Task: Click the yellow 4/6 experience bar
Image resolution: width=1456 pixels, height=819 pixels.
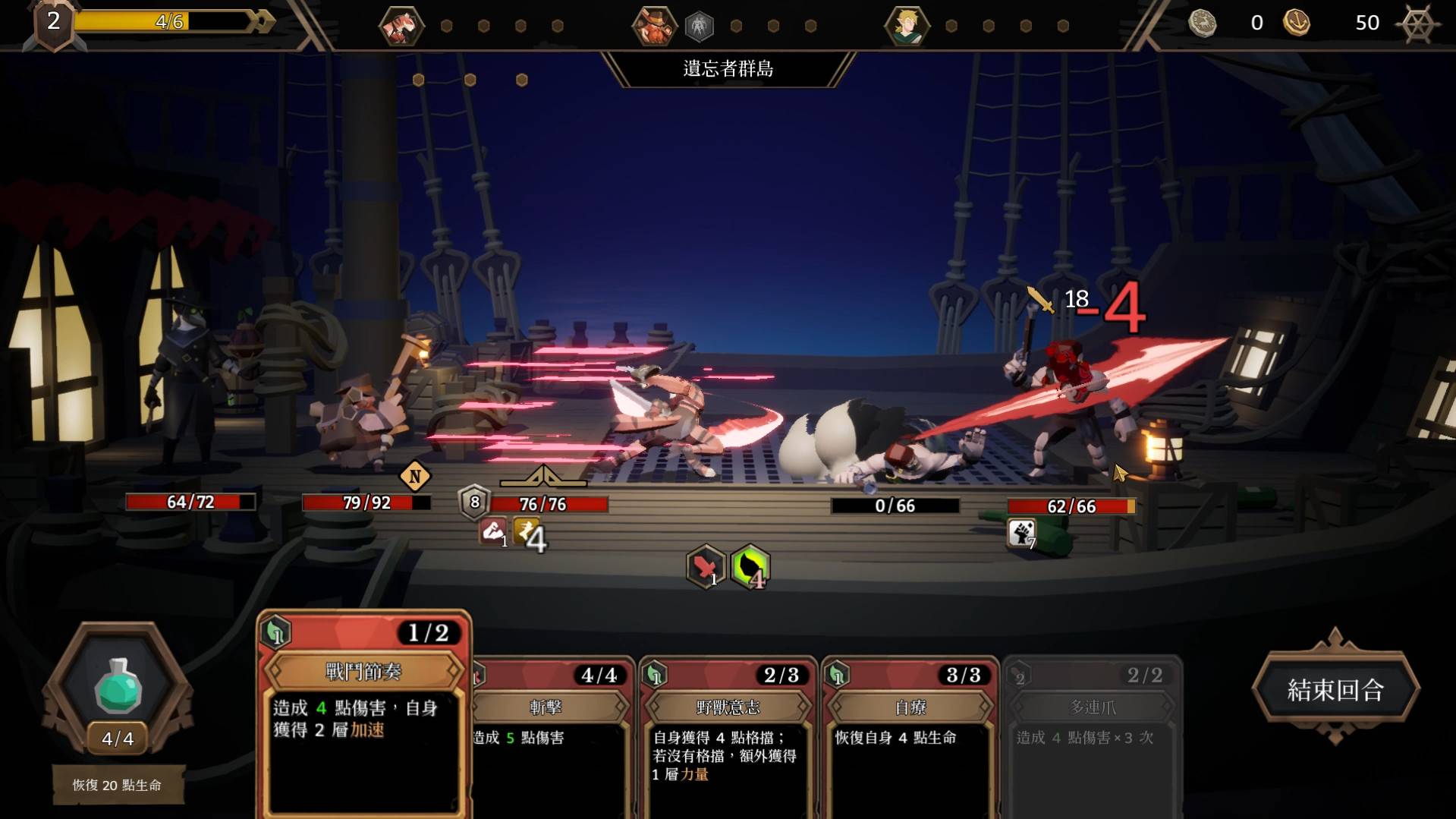Action: pos(171,22)
